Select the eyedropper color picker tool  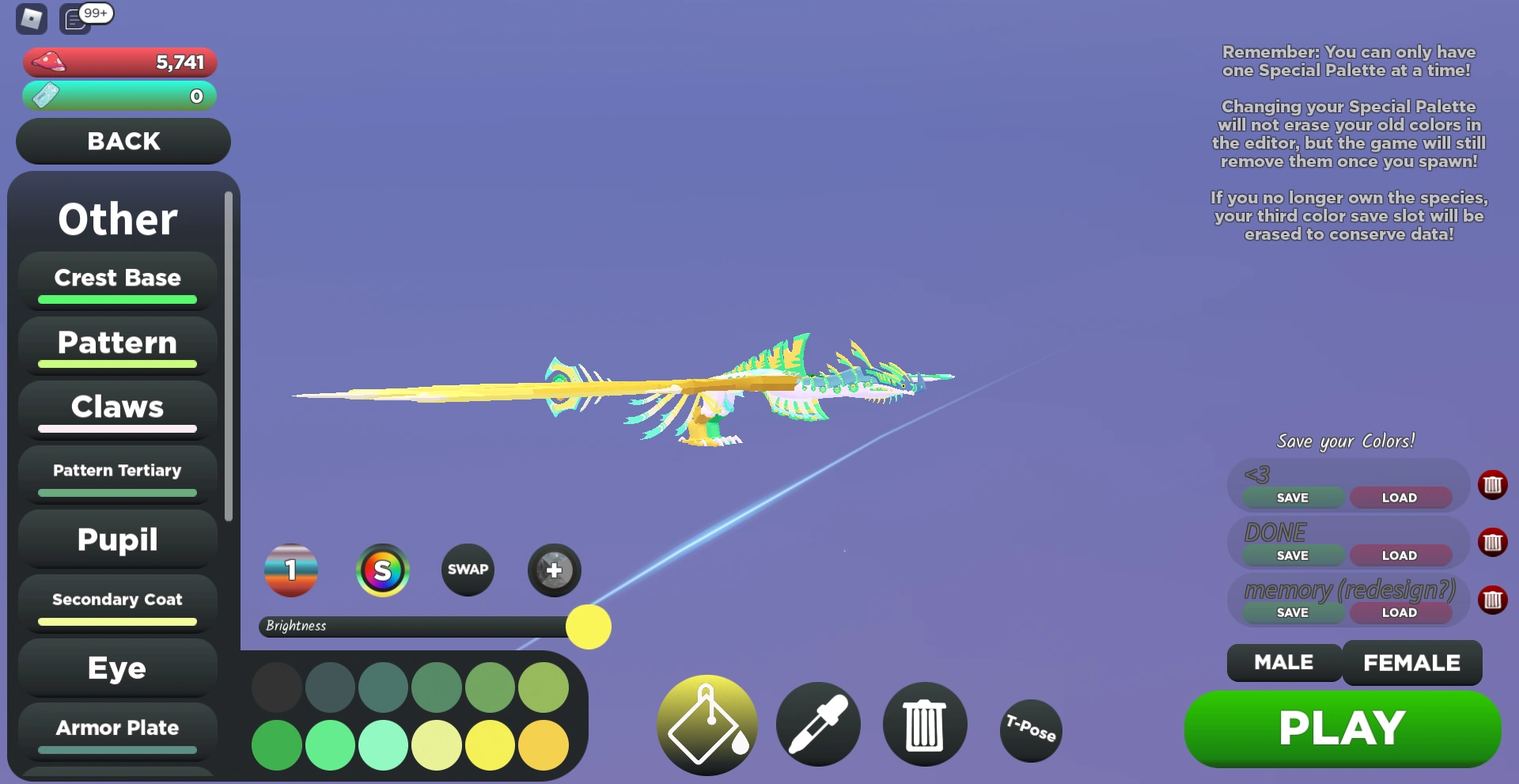[x=818, y=724]
